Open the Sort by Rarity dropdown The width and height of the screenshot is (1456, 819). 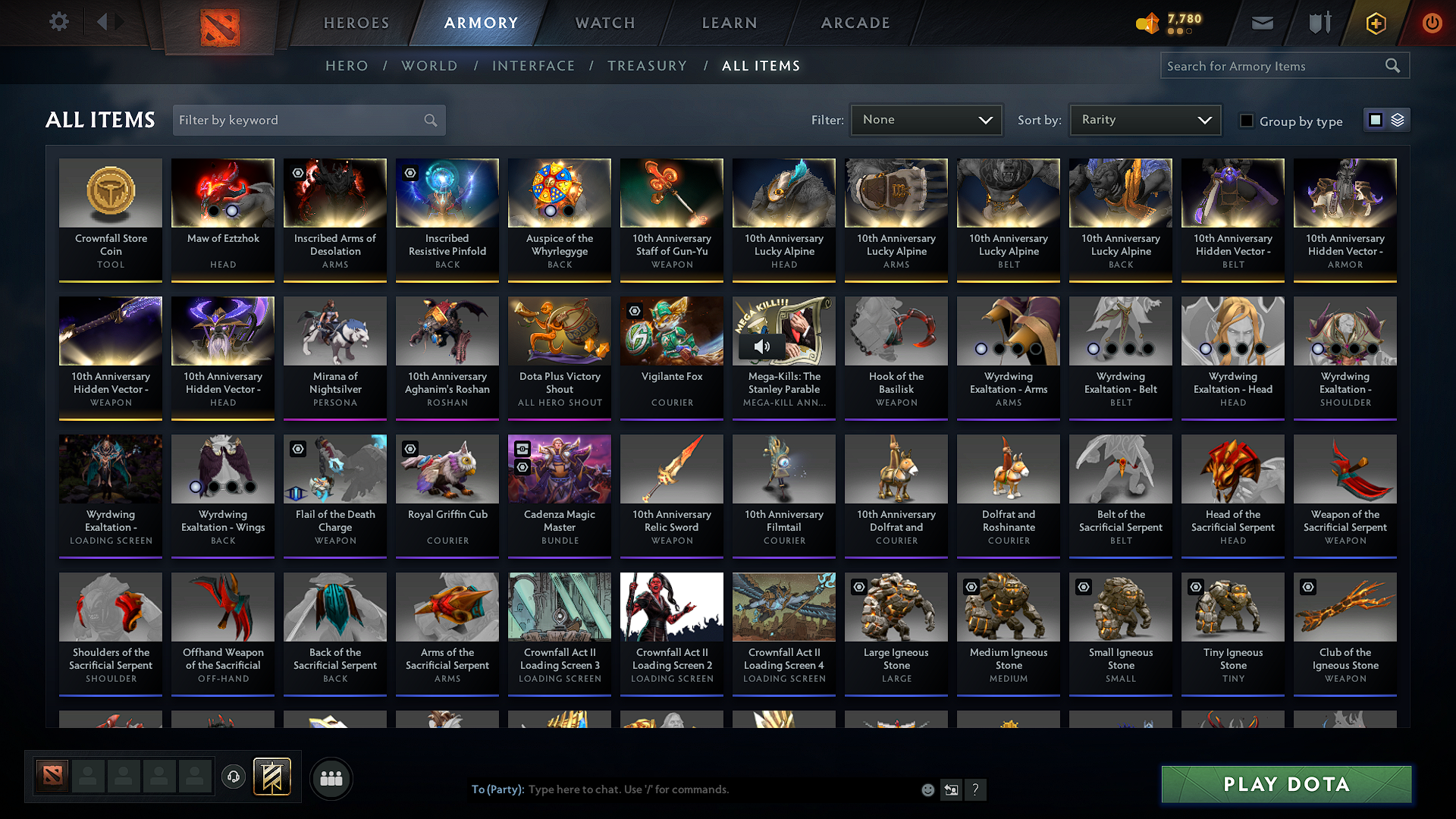click(x=1144, y=119)
